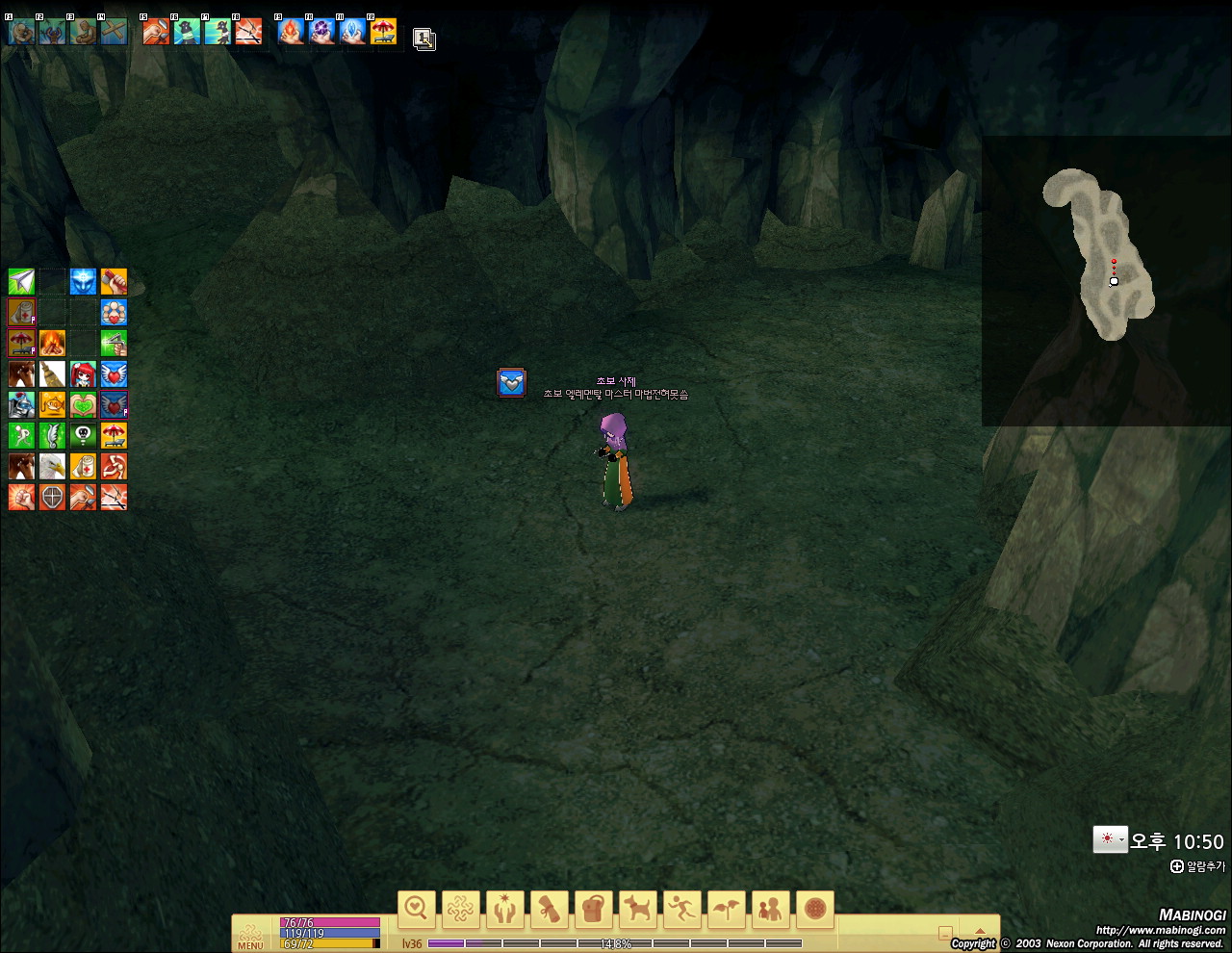Click the floating blue winged-heart icon

tap(511, 382)
